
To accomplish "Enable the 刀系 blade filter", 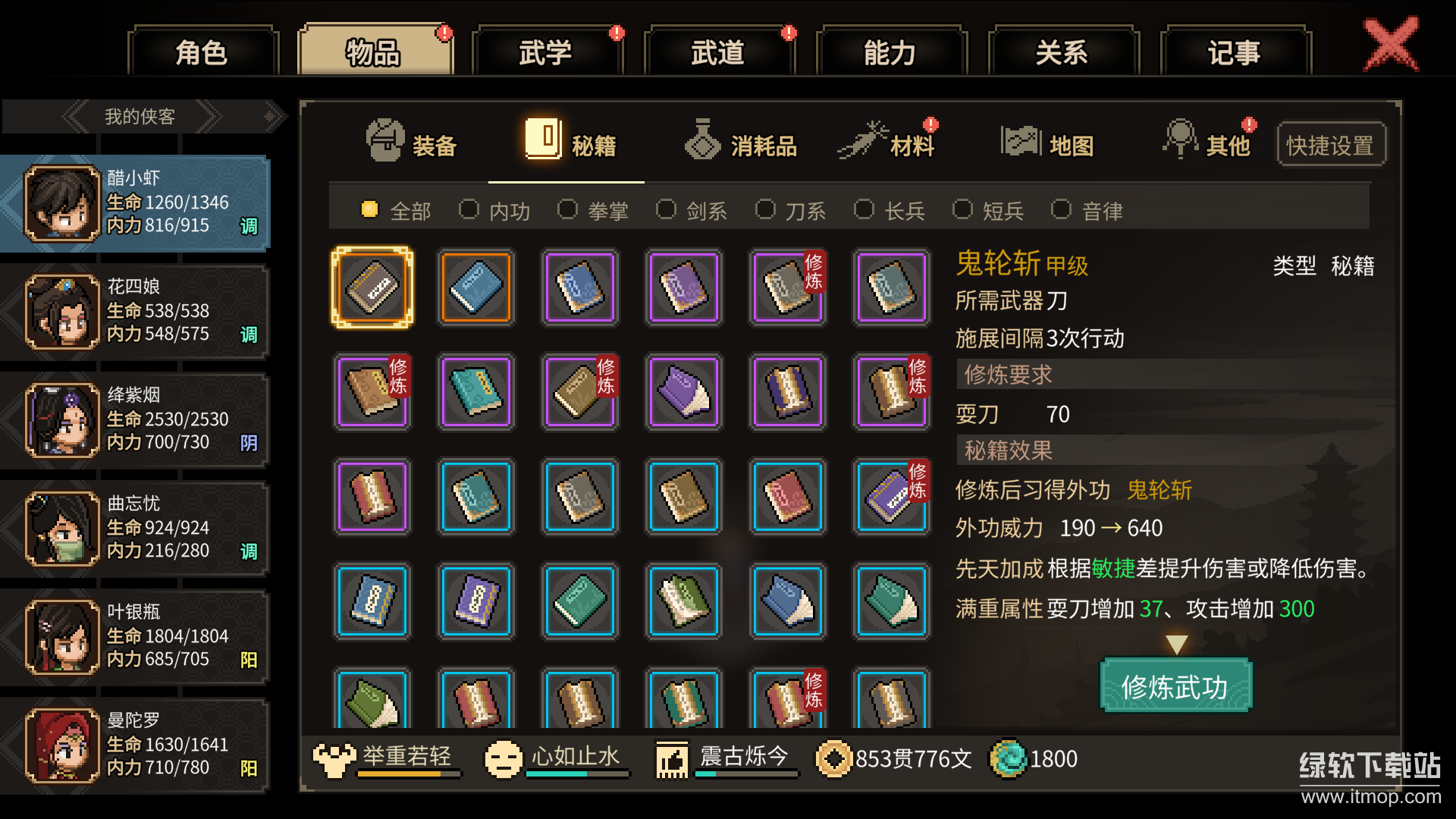I will tap(766, 209).
